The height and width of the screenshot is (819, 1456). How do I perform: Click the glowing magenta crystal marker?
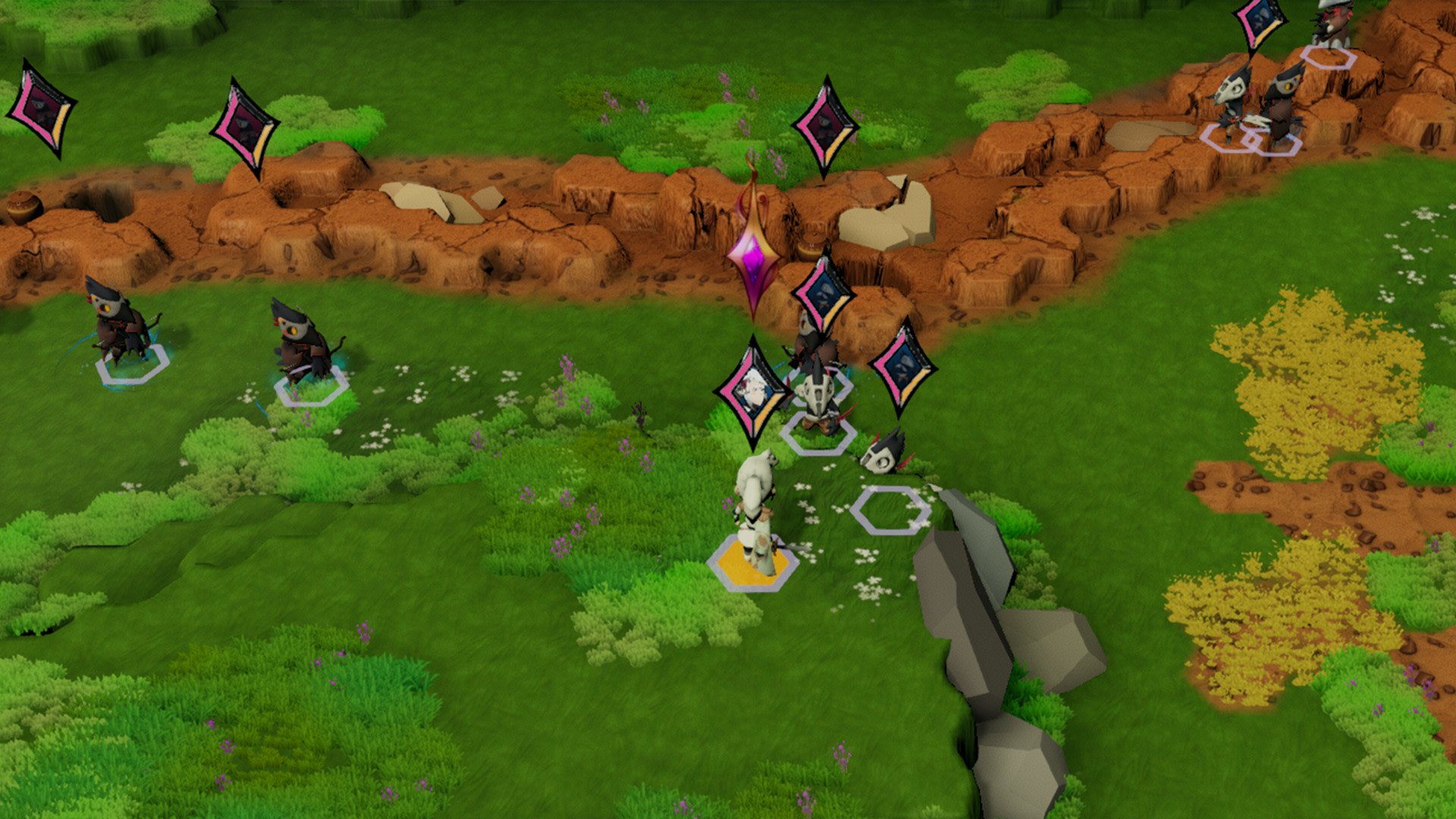[752, 254]
